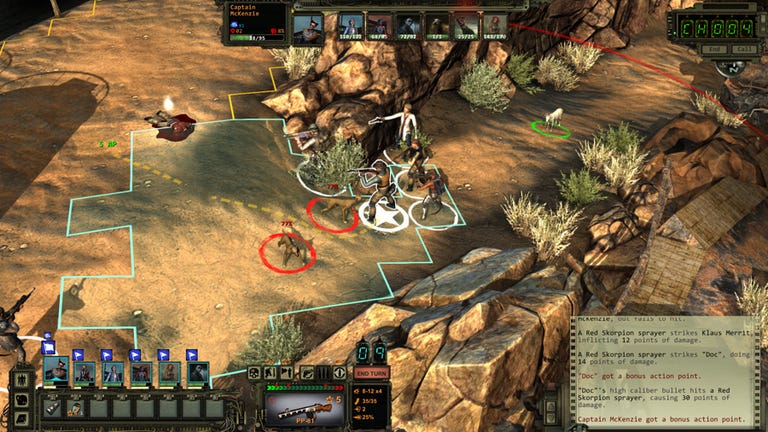Select Captain McKenzie's portrait in the turn order
The height and width of the screenshot is (432, 768).
point(307,25)
